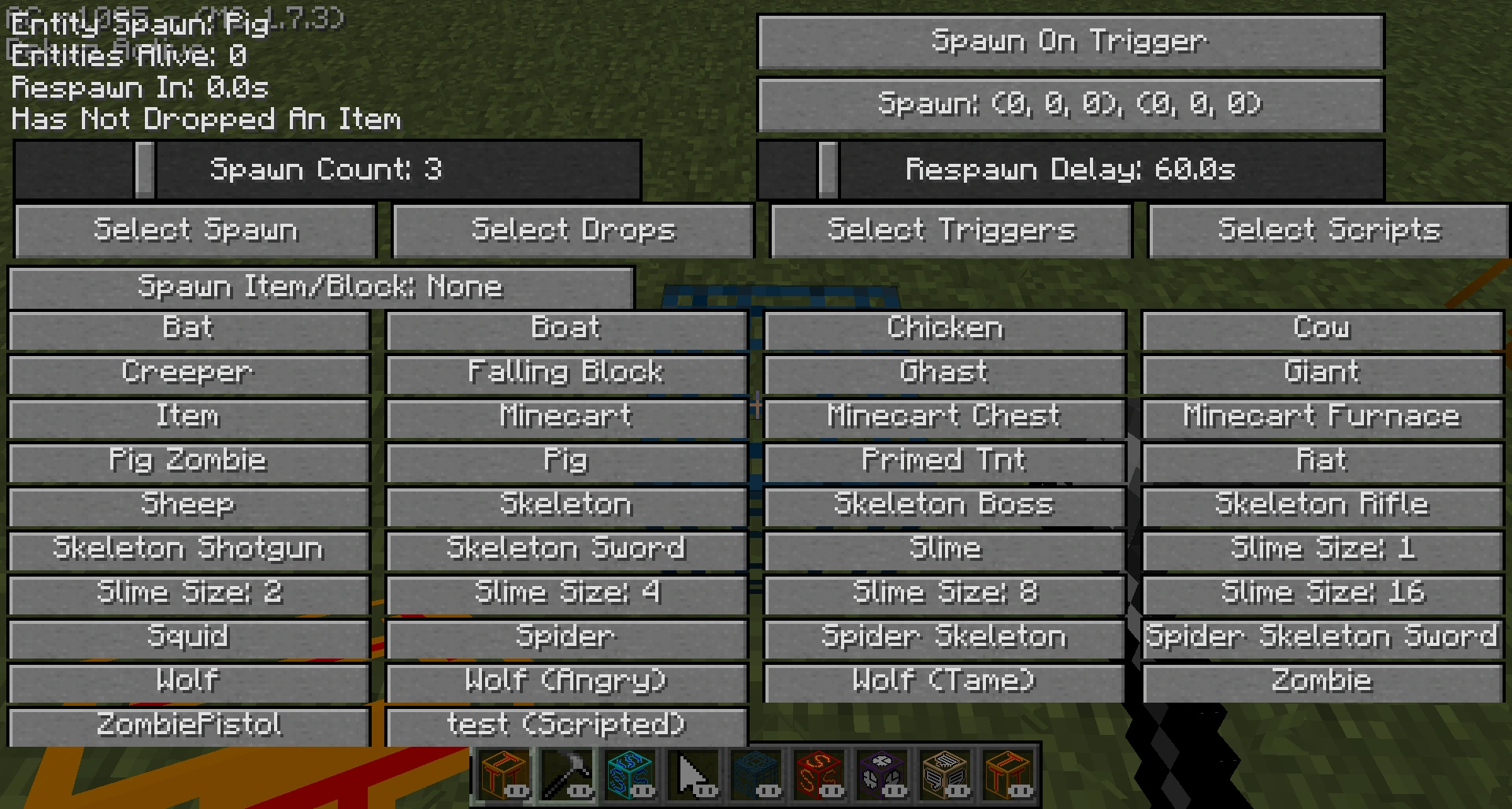Select the test (Scripted) entity
1512x809 pixels.
564,725
